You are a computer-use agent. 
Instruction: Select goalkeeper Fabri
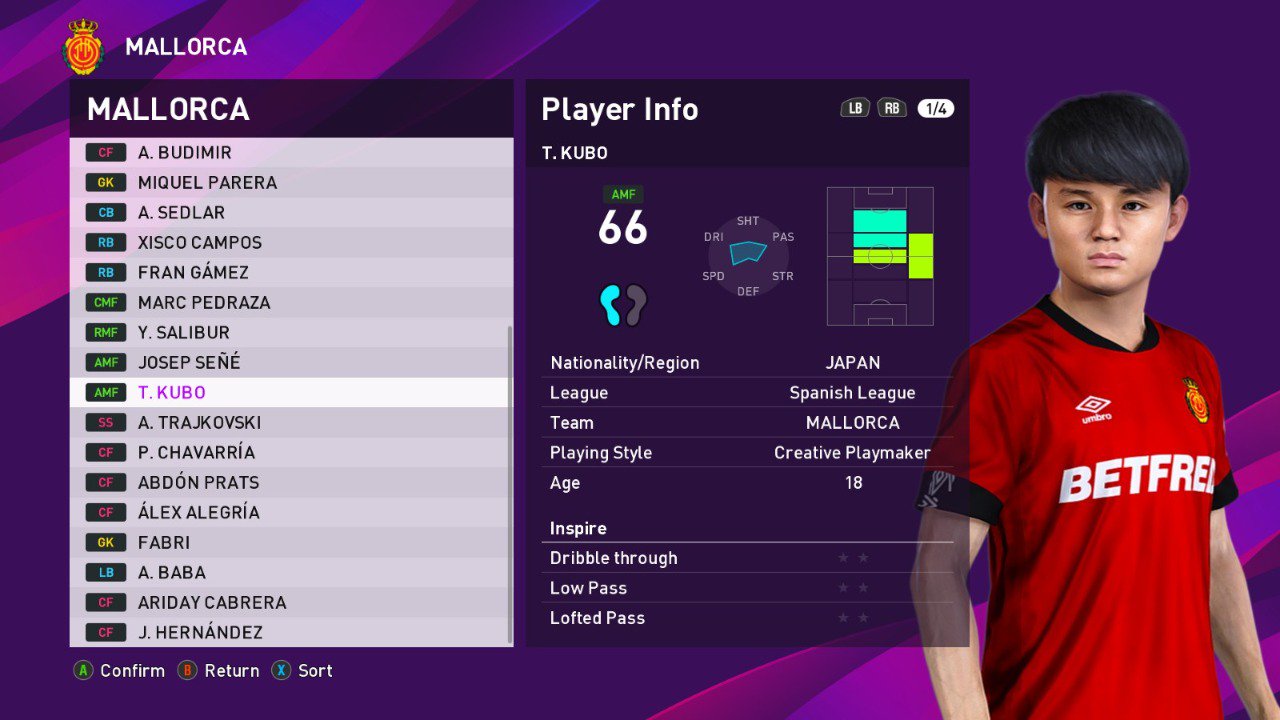[x=290, y=543]
